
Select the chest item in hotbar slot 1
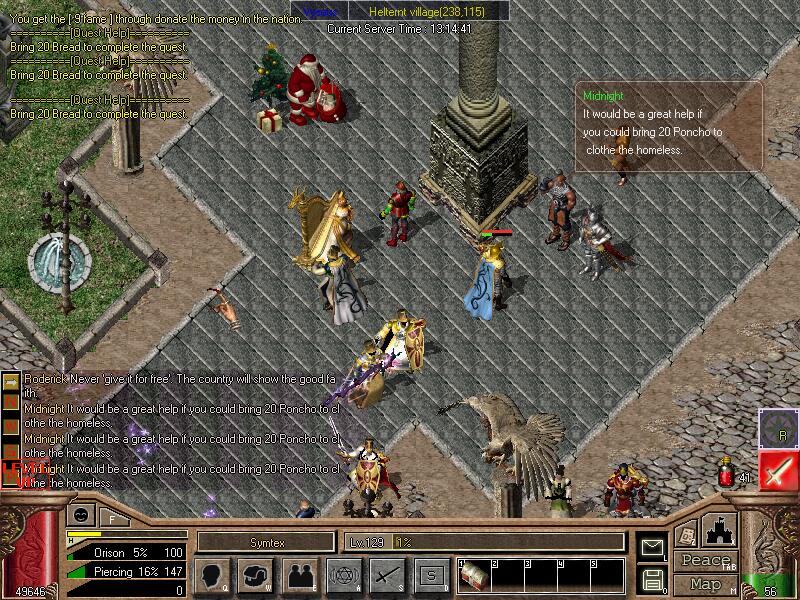tap(475, 577)
